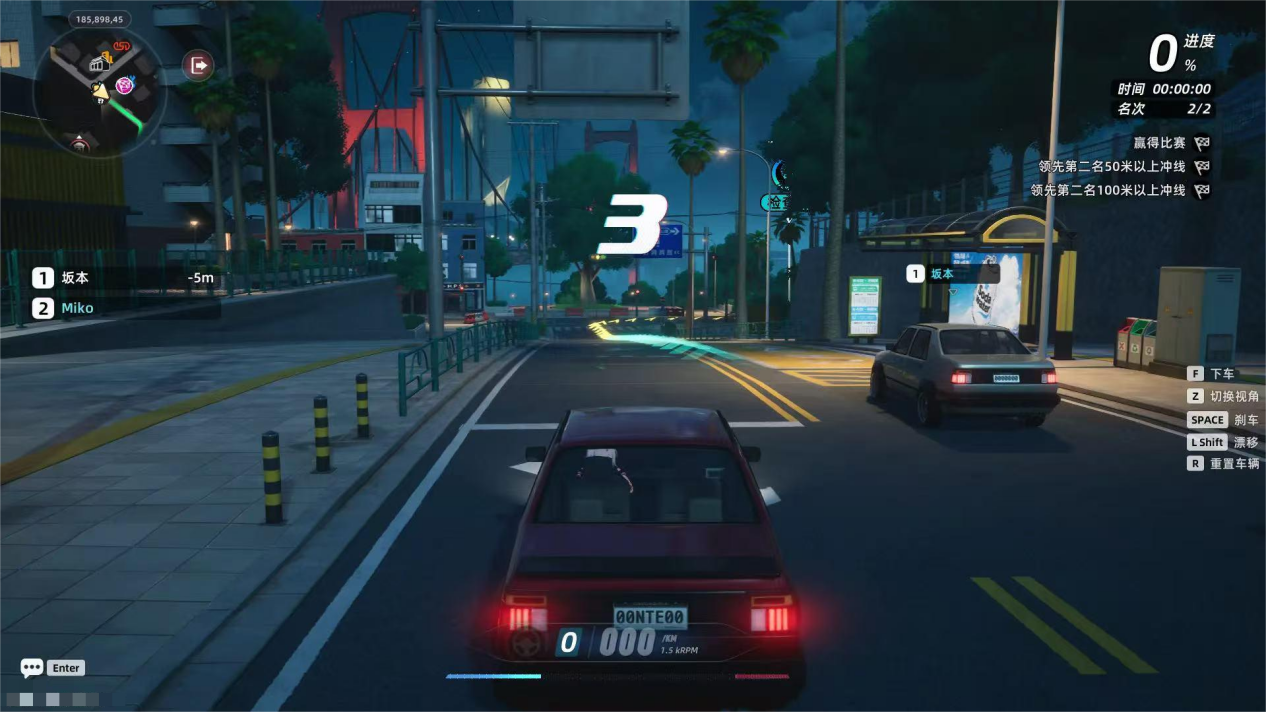The width and height of the screenshot is (1266, 712).
Task: Select the garage building marker on minimap
Action: pyautogui.click(x=99, y=64)
